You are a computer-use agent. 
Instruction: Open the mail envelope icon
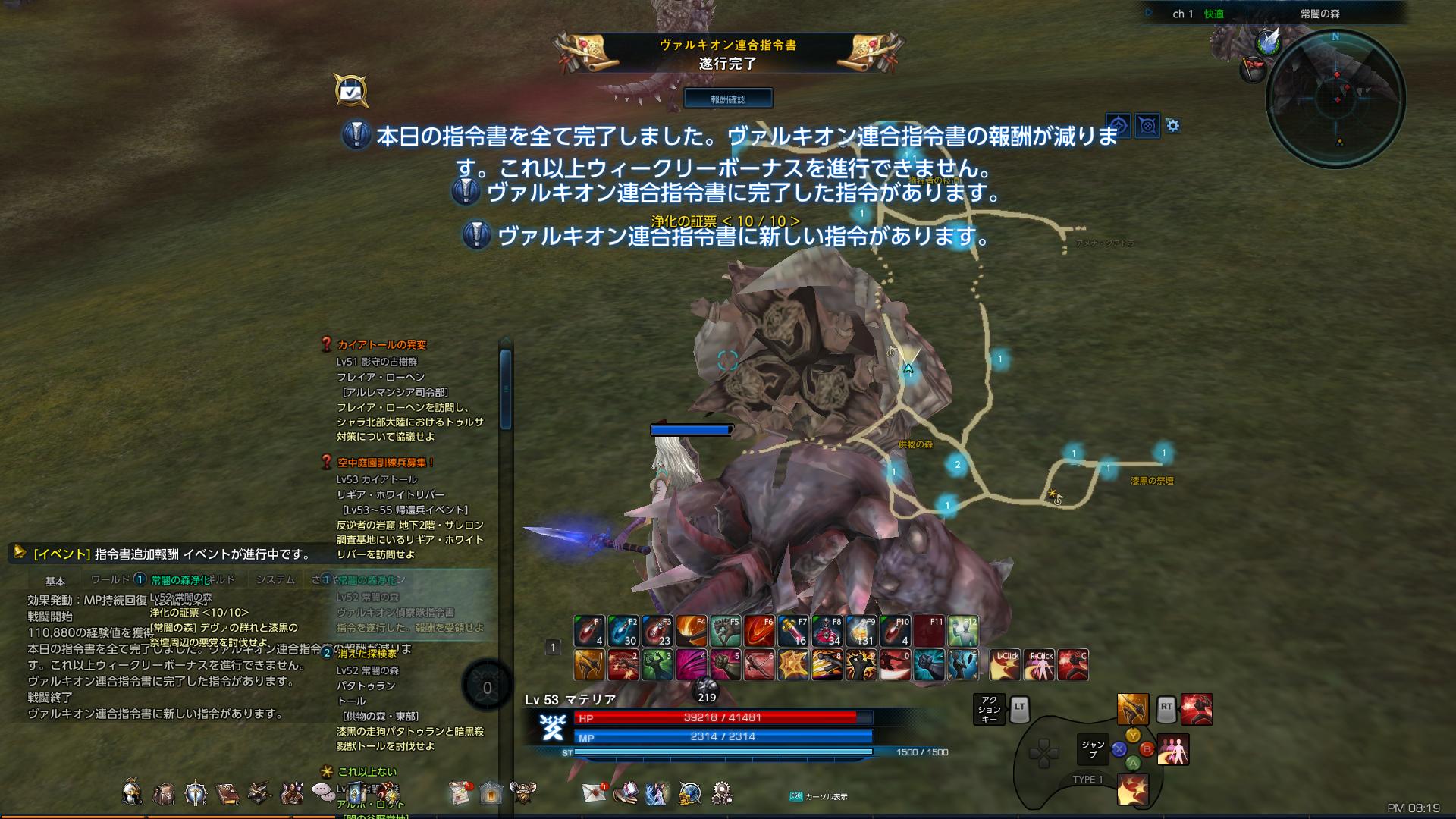coord(595,792)
